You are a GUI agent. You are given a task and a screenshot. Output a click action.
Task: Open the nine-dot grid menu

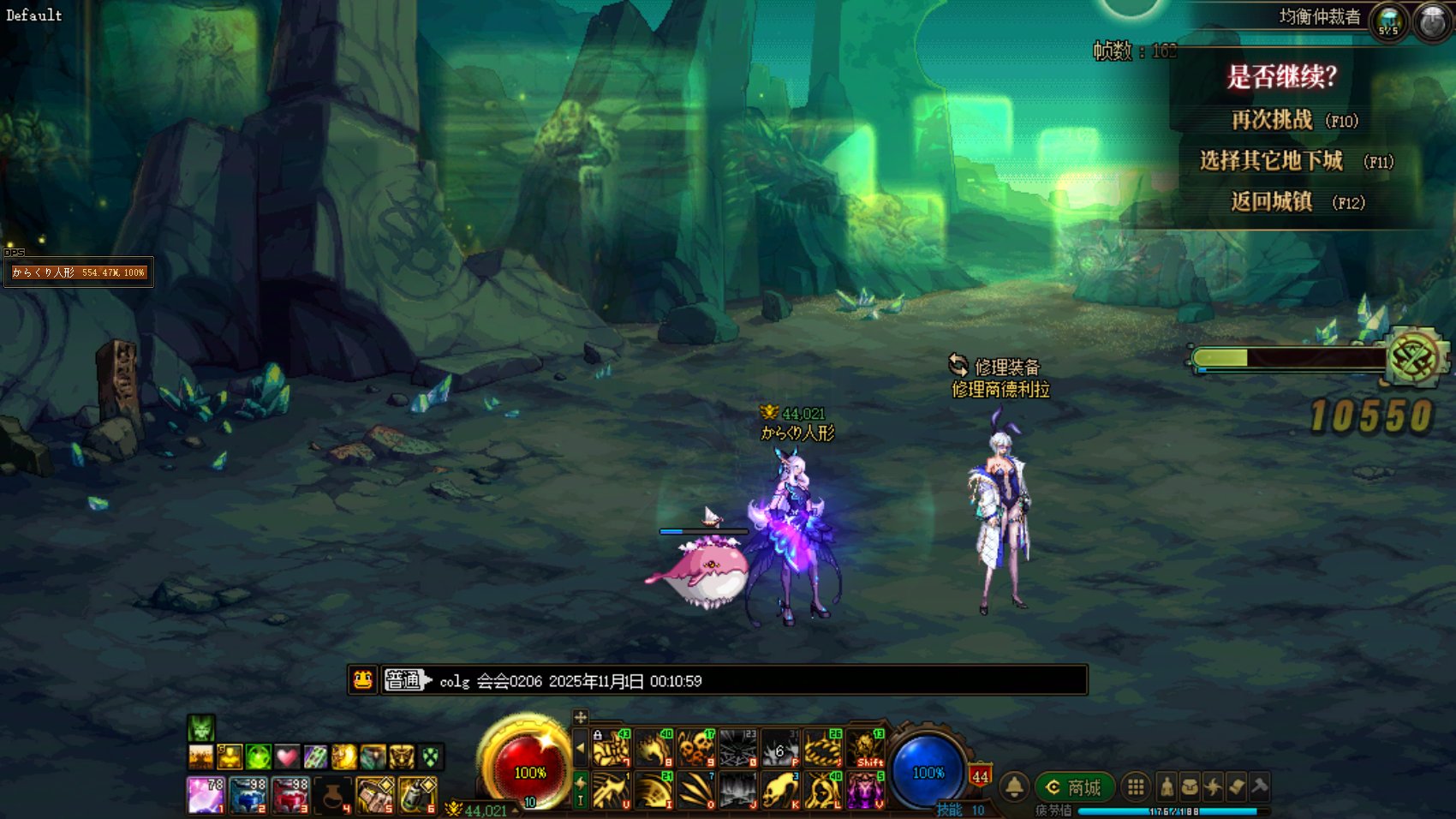(1136, 786)
